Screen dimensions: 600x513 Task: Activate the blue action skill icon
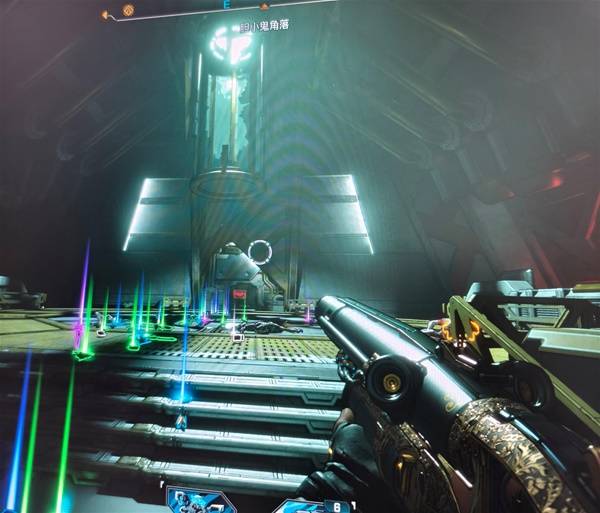pos(199,501)
